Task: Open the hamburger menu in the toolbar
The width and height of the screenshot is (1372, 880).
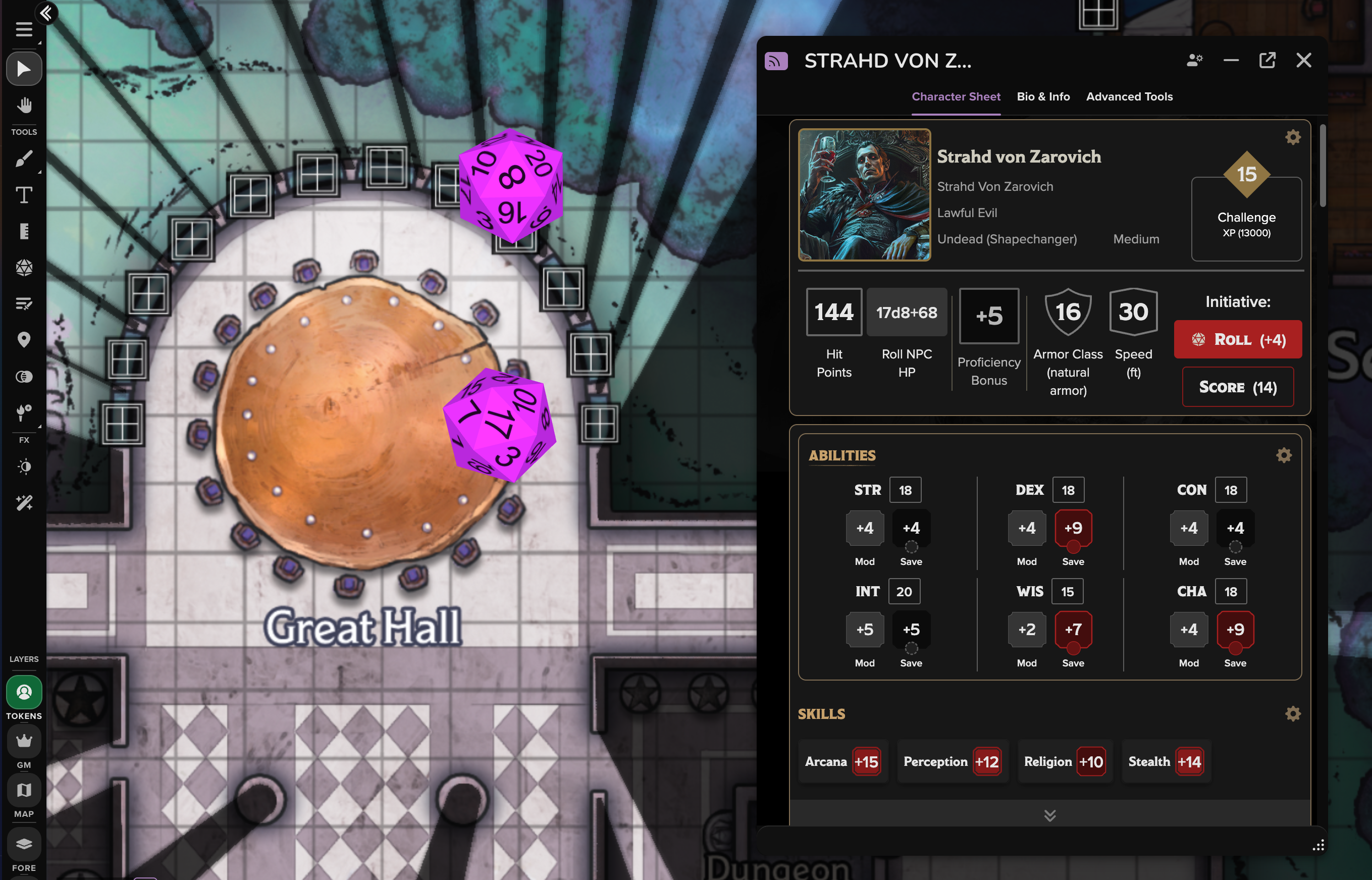Action: (x=24, y=29)
